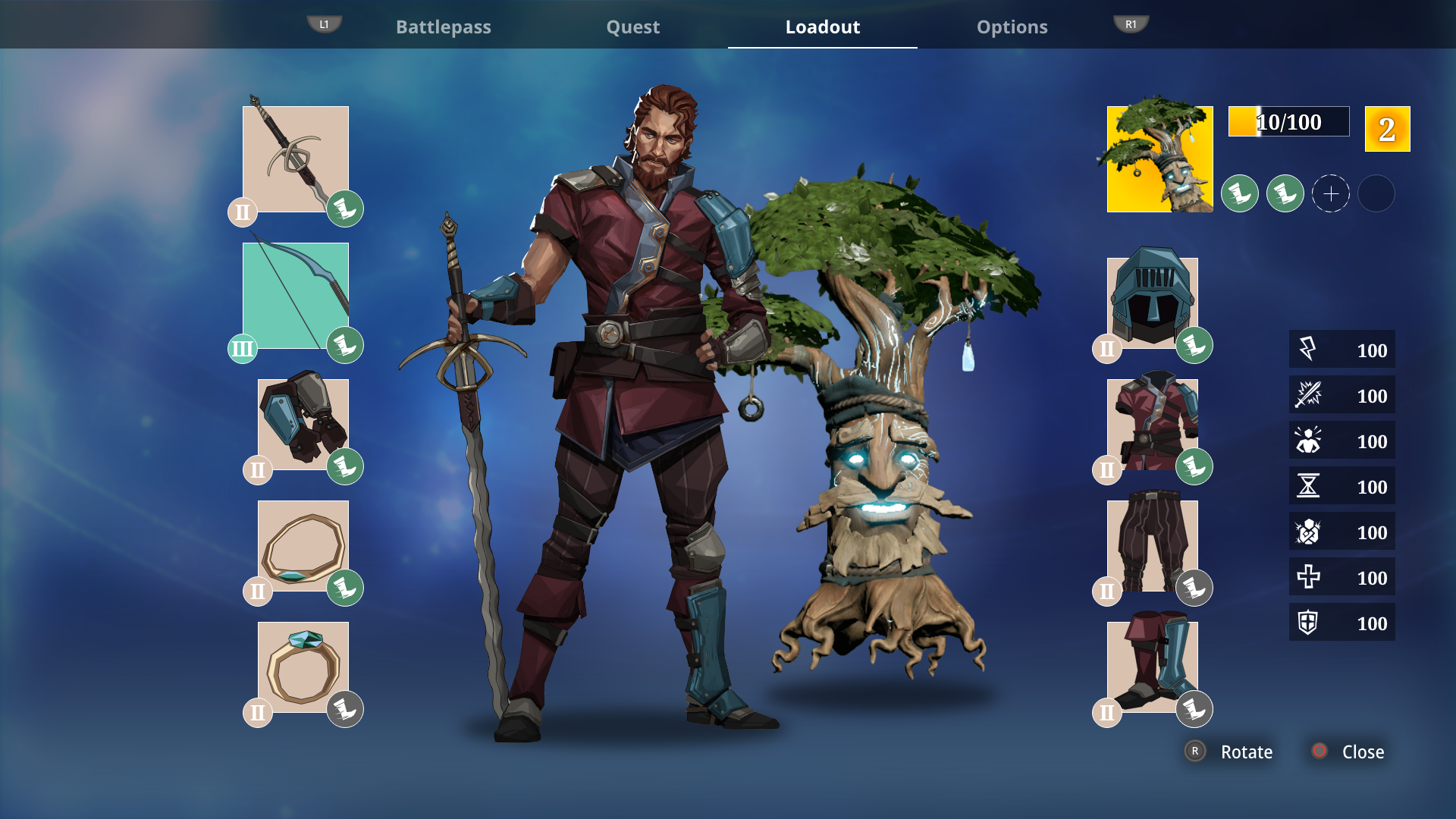Pick the gemstone ring slot
This screenshot has height=819, width=1456.
(x=303, y=667)
